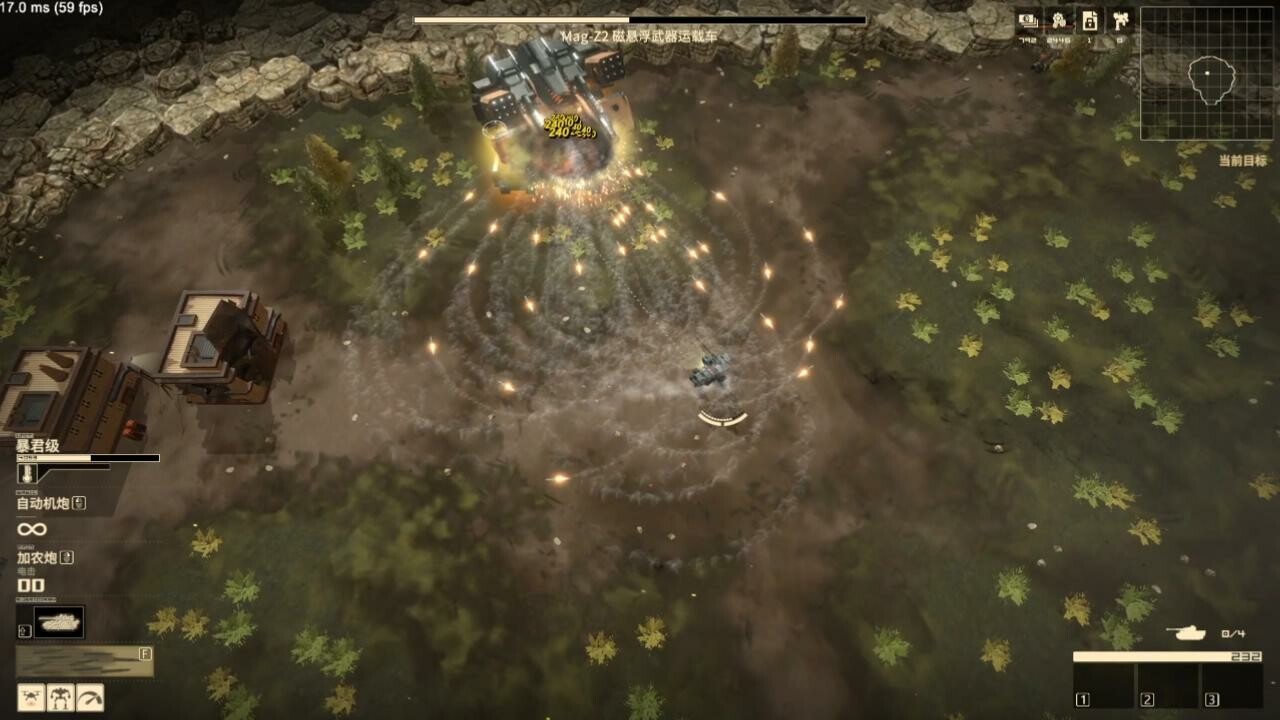Viewport: 1280px width, 720px height.
Task: Click the gear resource icon showing 2946
Action: pyautogui.click(x=1057, y=19)
